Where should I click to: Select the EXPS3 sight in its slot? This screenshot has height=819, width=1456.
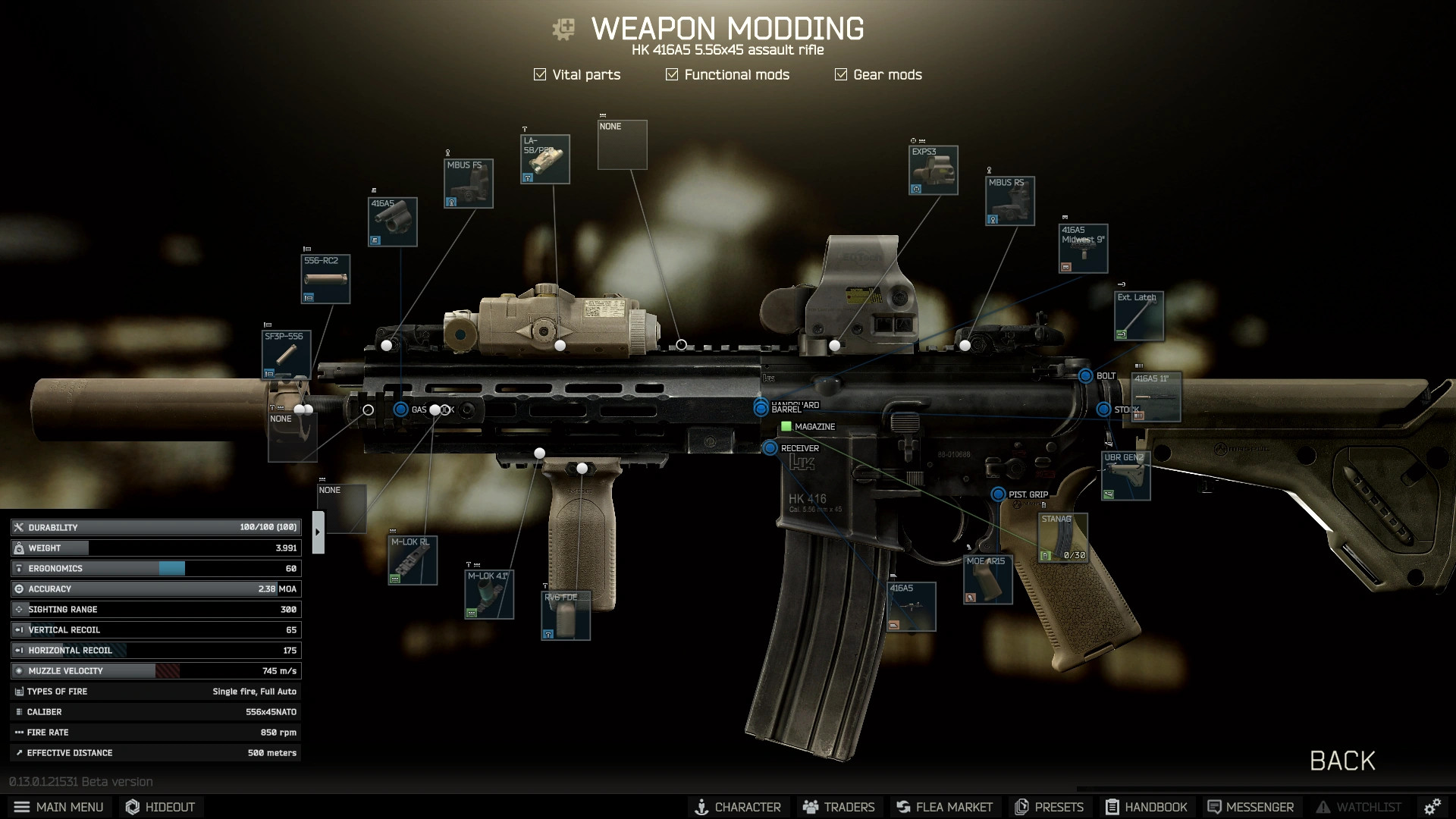934,171
